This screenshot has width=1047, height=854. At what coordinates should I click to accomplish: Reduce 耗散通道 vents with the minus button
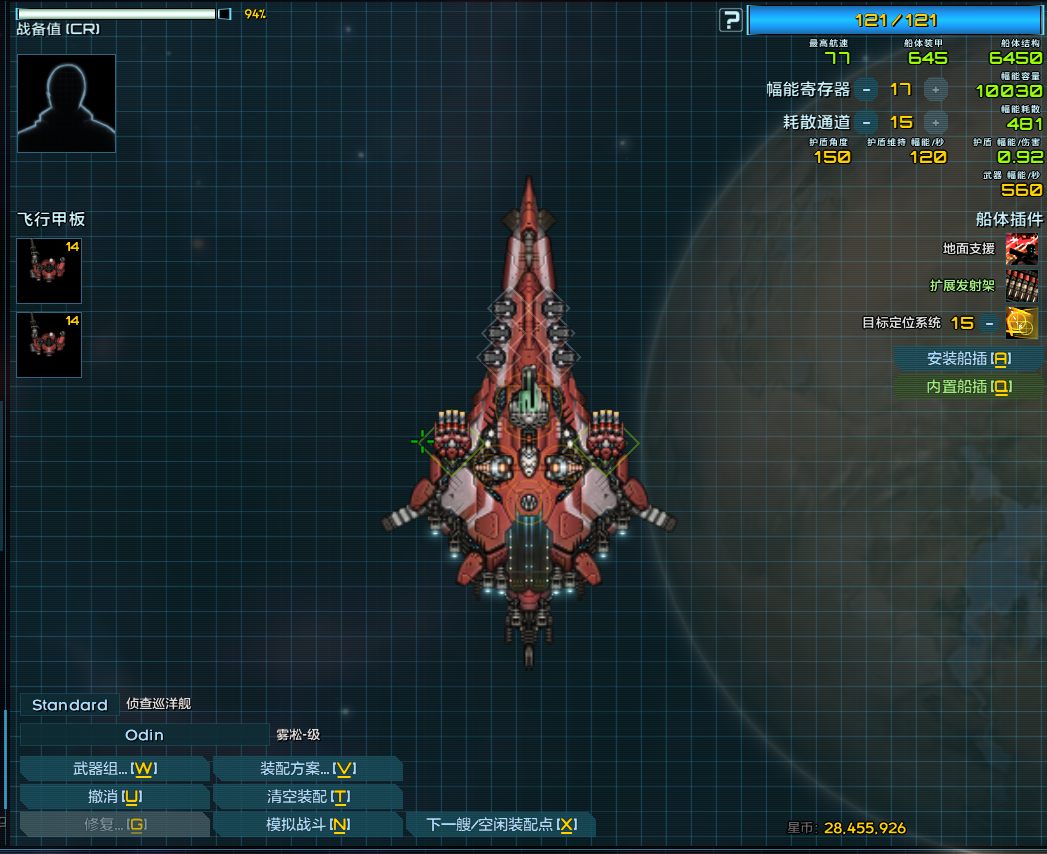(866, 122)
